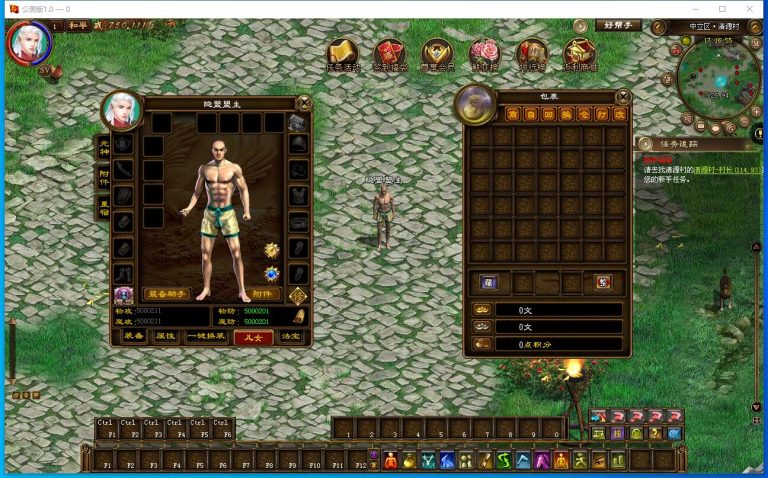
Task: Open the 属性 attributes tab
Action: click(x=166, y=337)
